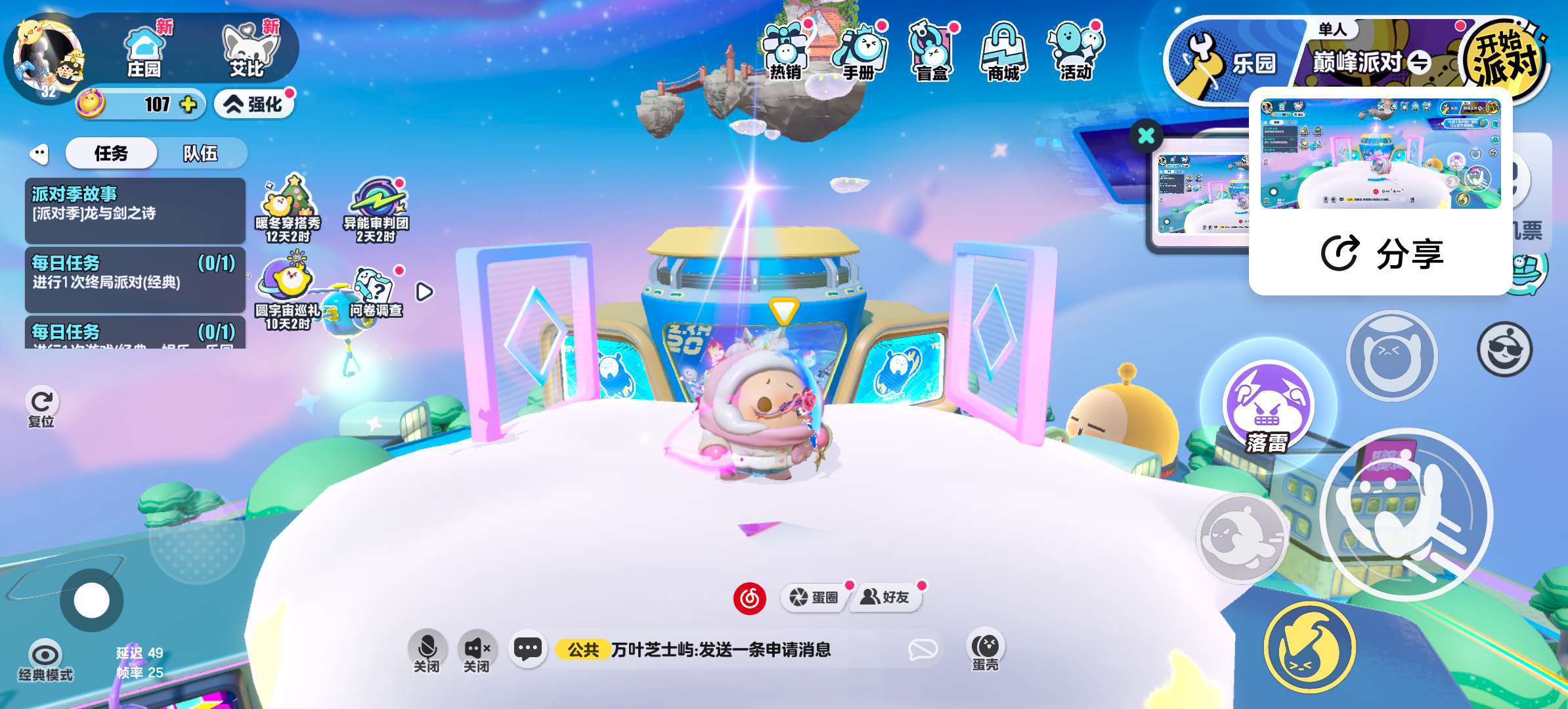Open the 好友 friends list
Screen dimensions: 1568x709
click(x=886, y=597)
